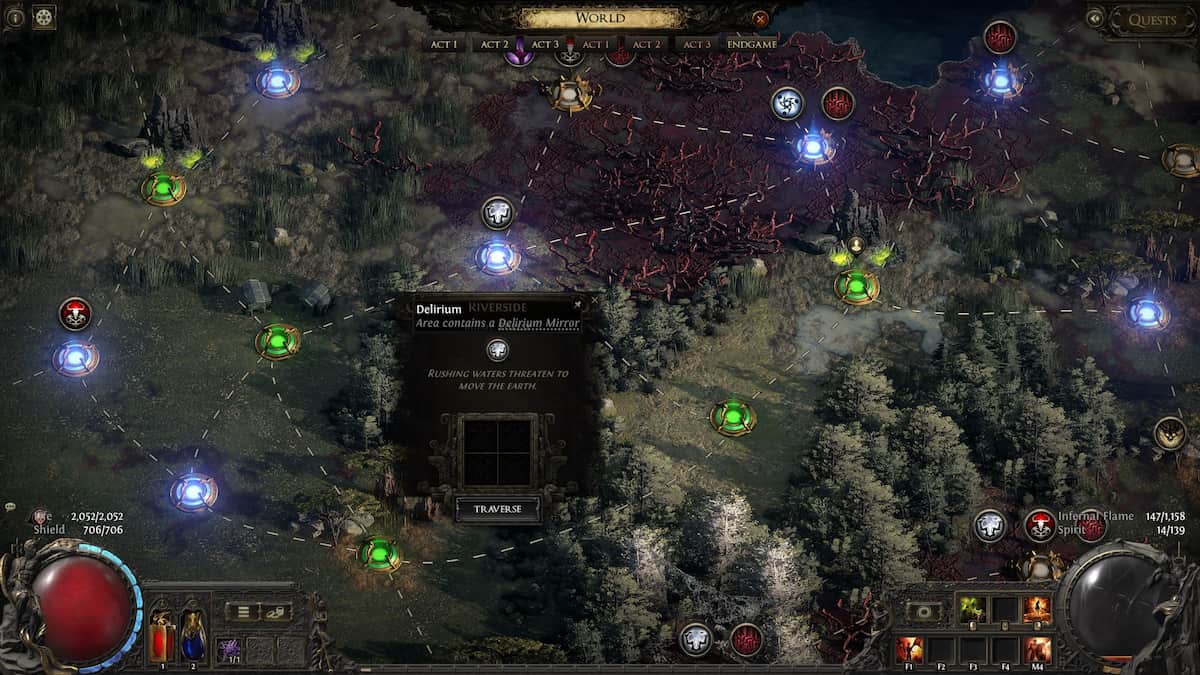Click the linked rings button
The width and height of the screenshot is (1200, 675).
[275, 611]
